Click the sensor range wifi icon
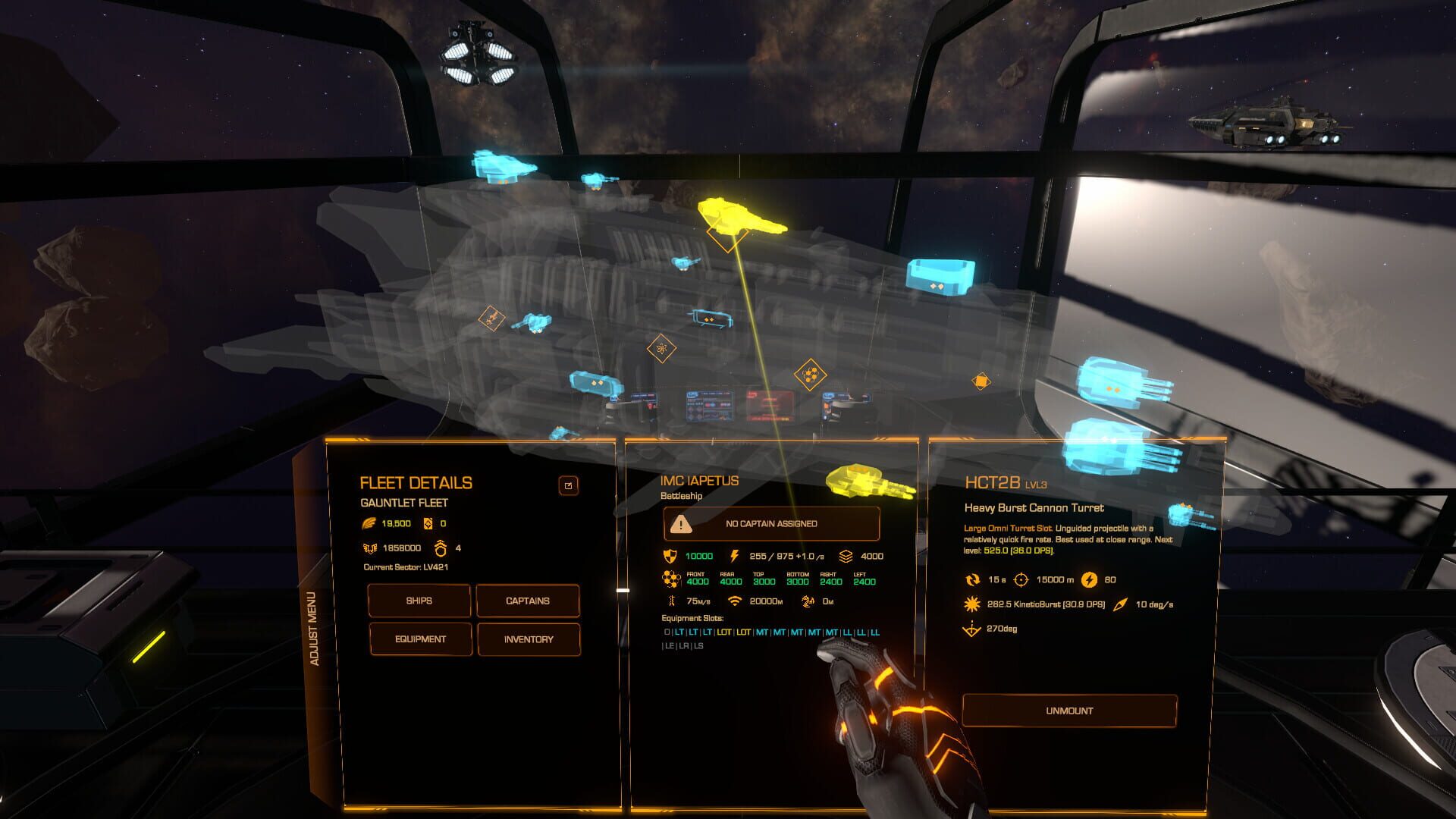Image resolution: width=1456 pixels, height=819 pixels. (735, 601)
